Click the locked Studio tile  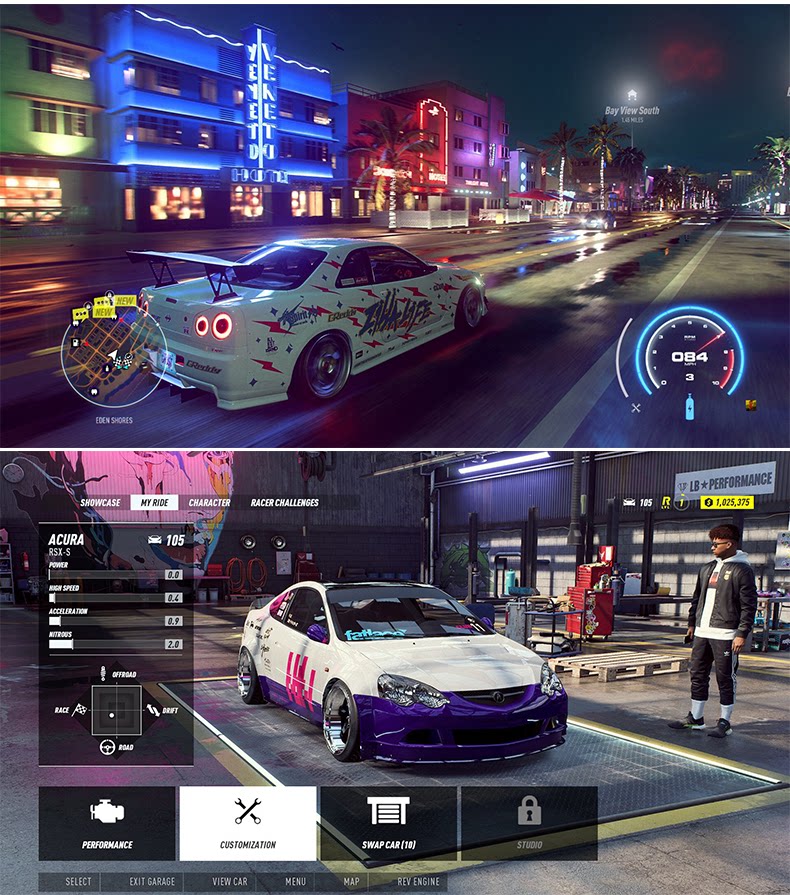pyautogui.click(x=529, y=823)
